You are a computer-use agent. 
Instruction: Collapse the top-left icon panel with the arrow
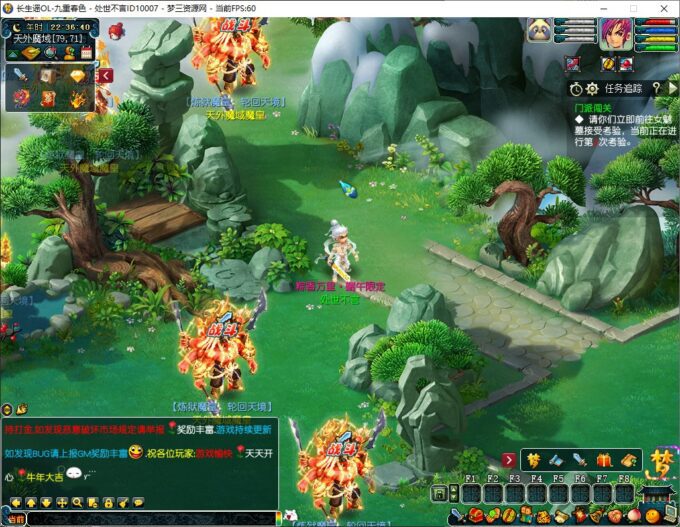pyautogui.click(x=105, y=75)
